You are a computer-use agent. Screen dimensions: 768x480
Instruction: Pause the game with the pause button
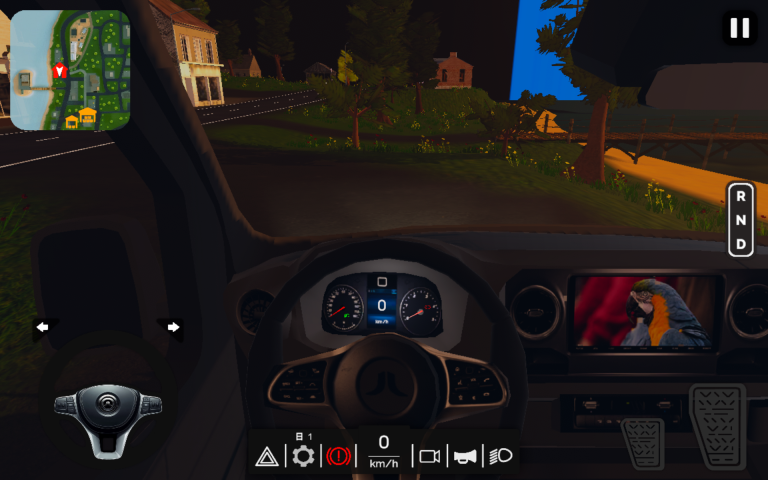[x=739, y=28]
